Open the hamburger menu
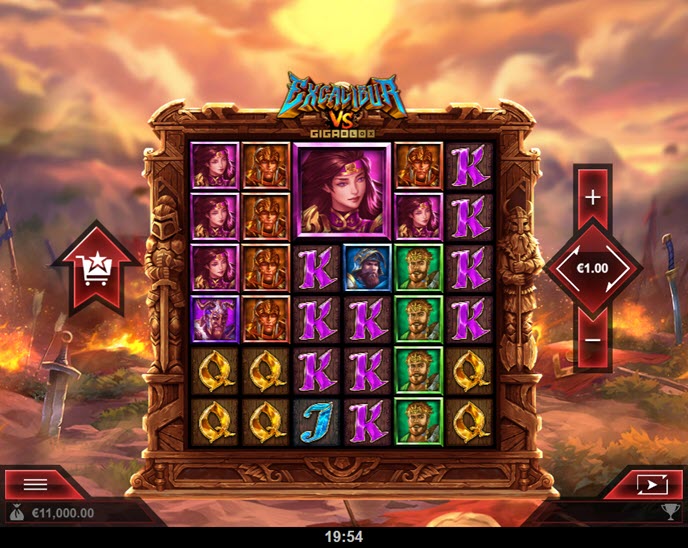The image size is (688, 548). (36, 484)
